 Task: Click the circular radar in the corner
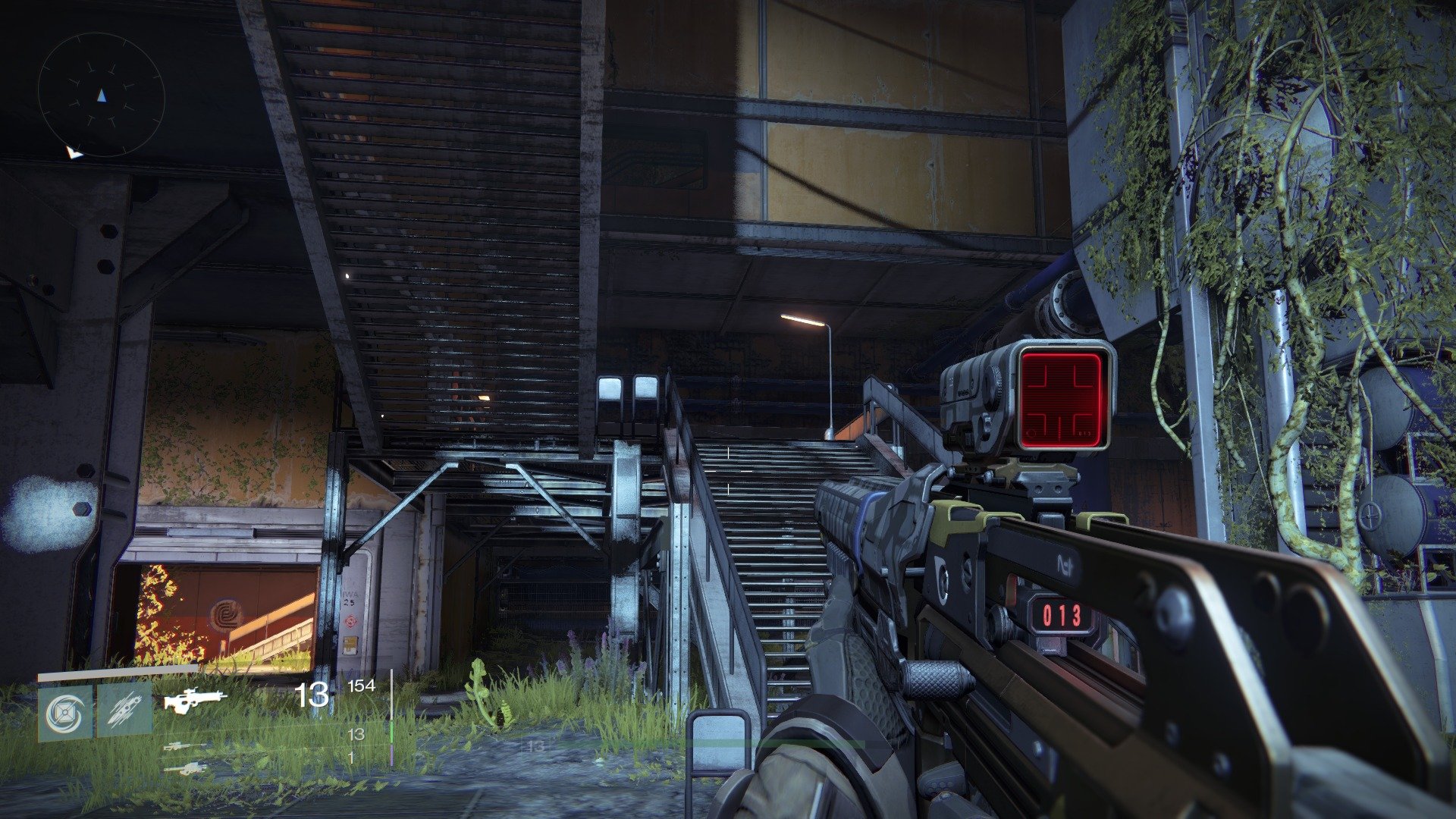coord(102,96)
